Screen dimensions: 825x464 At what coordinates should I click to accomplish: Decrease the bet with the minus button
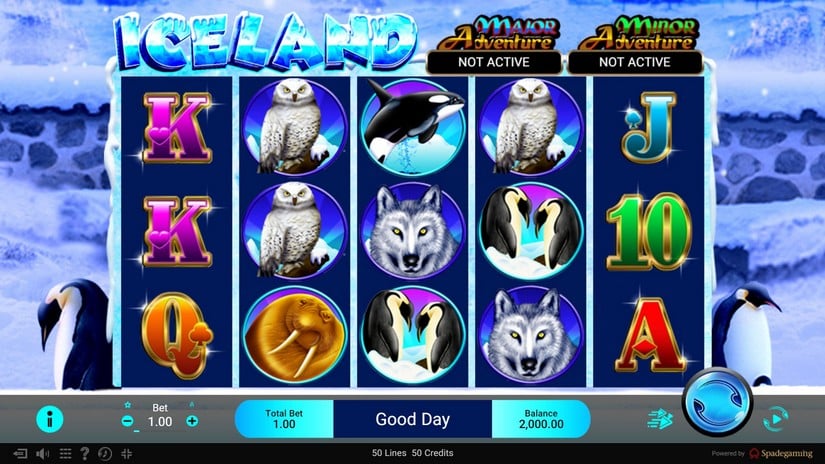point(128,421)
